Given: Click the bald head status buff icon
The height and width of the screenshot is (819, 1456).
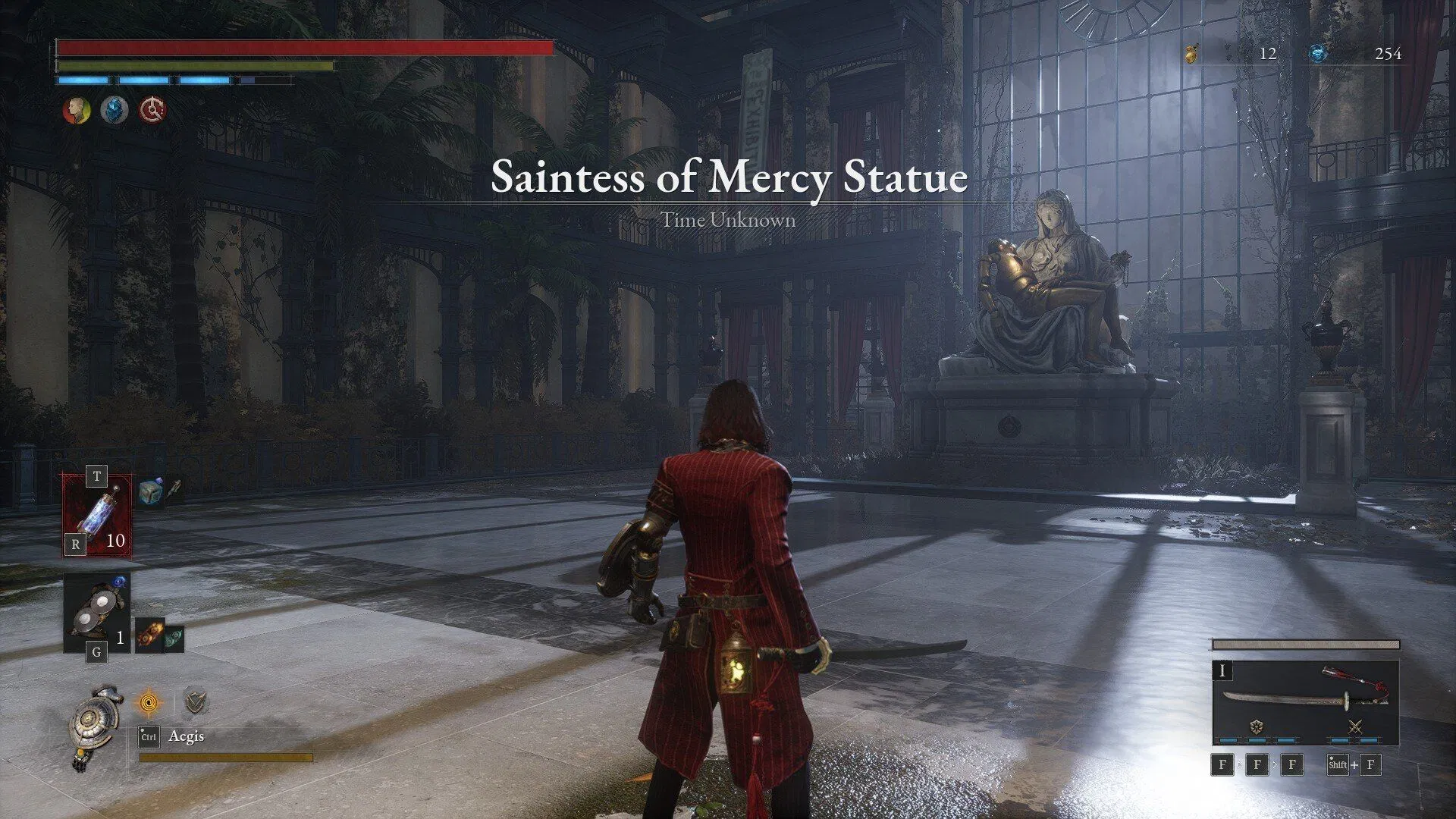Looking at the screenshot, I should click(x=76, y=111).
